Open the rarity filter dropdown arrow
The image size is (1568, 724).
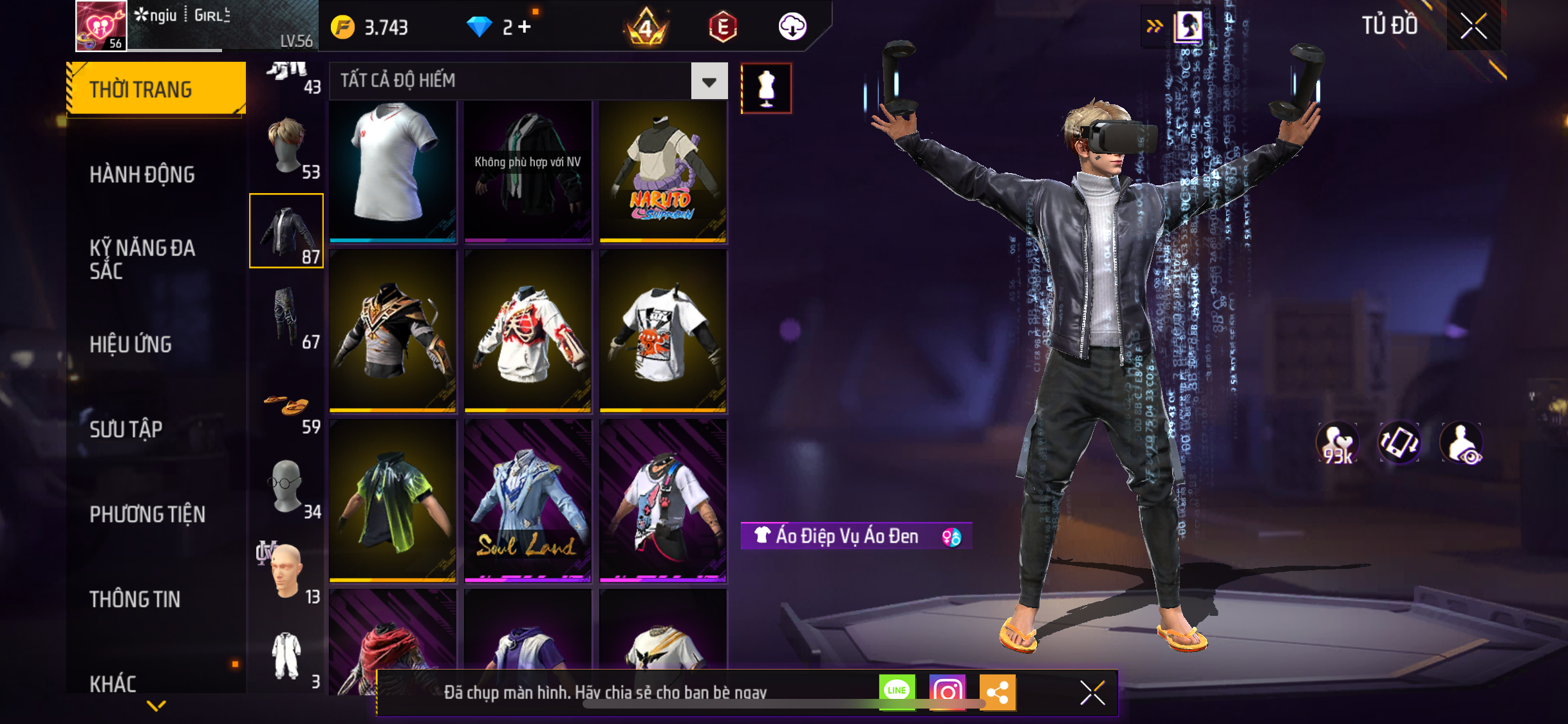click(709, 81)
